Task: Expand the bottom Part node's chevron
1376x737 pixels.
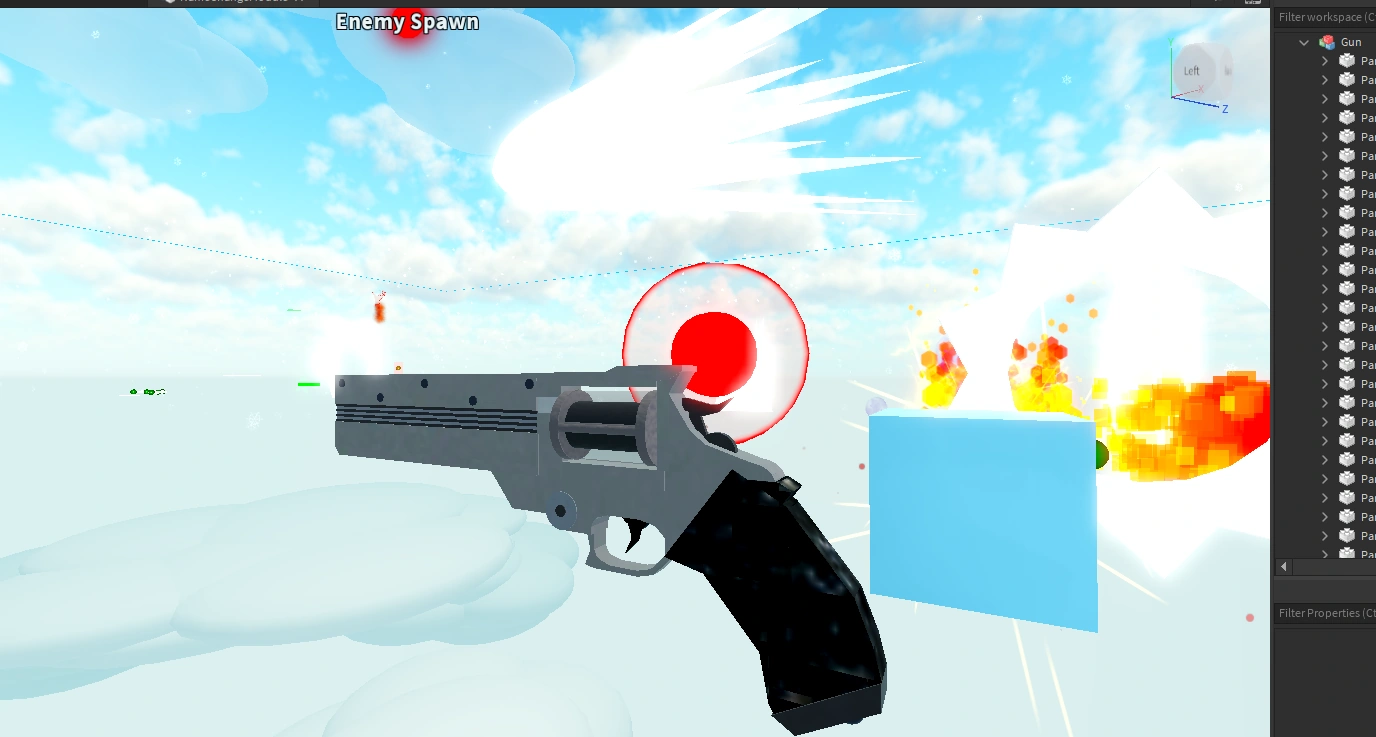Action: point(1324,554)
